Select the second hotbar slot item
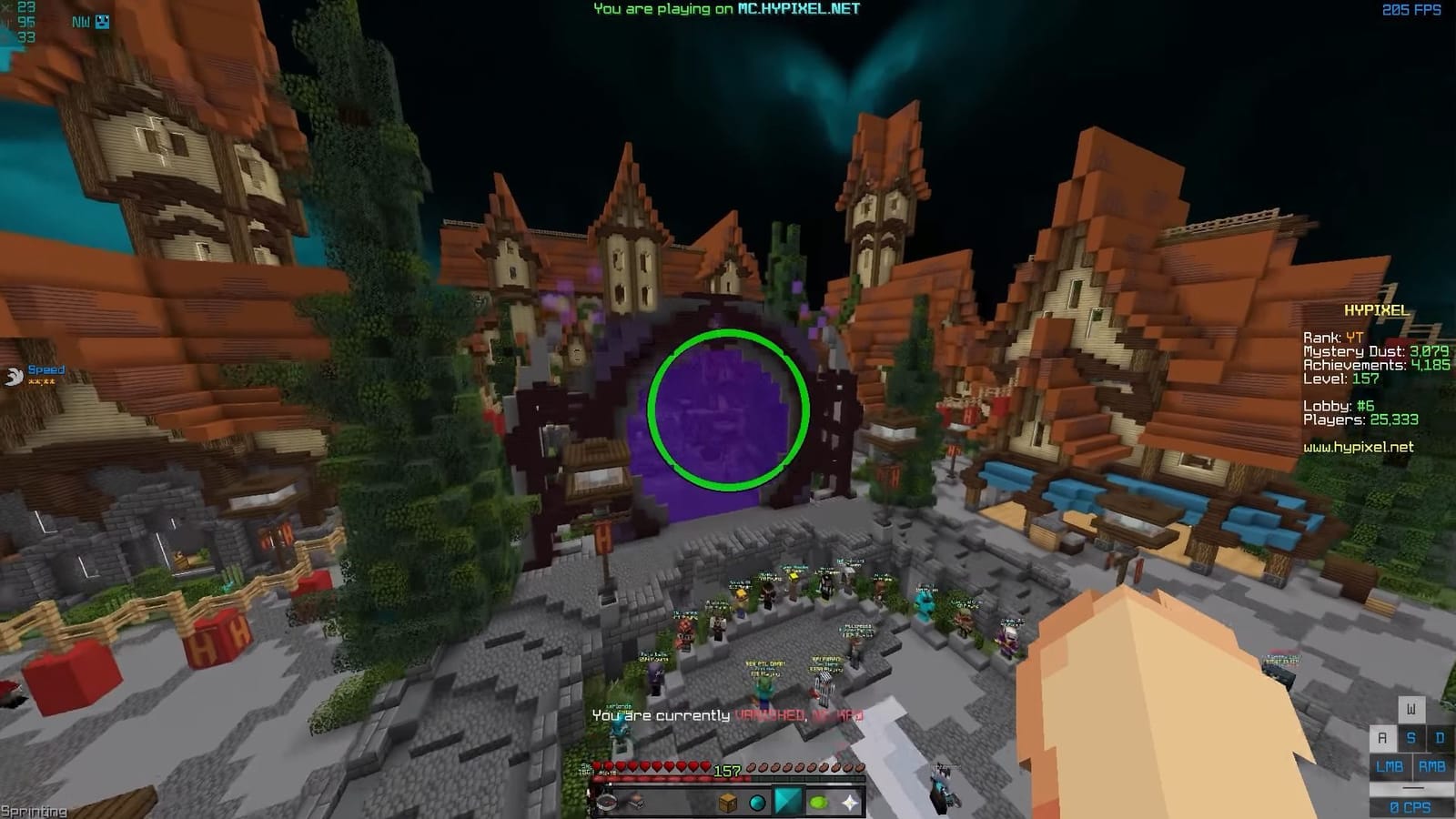Screen dimensions: 1456x819 pos(635,803)
